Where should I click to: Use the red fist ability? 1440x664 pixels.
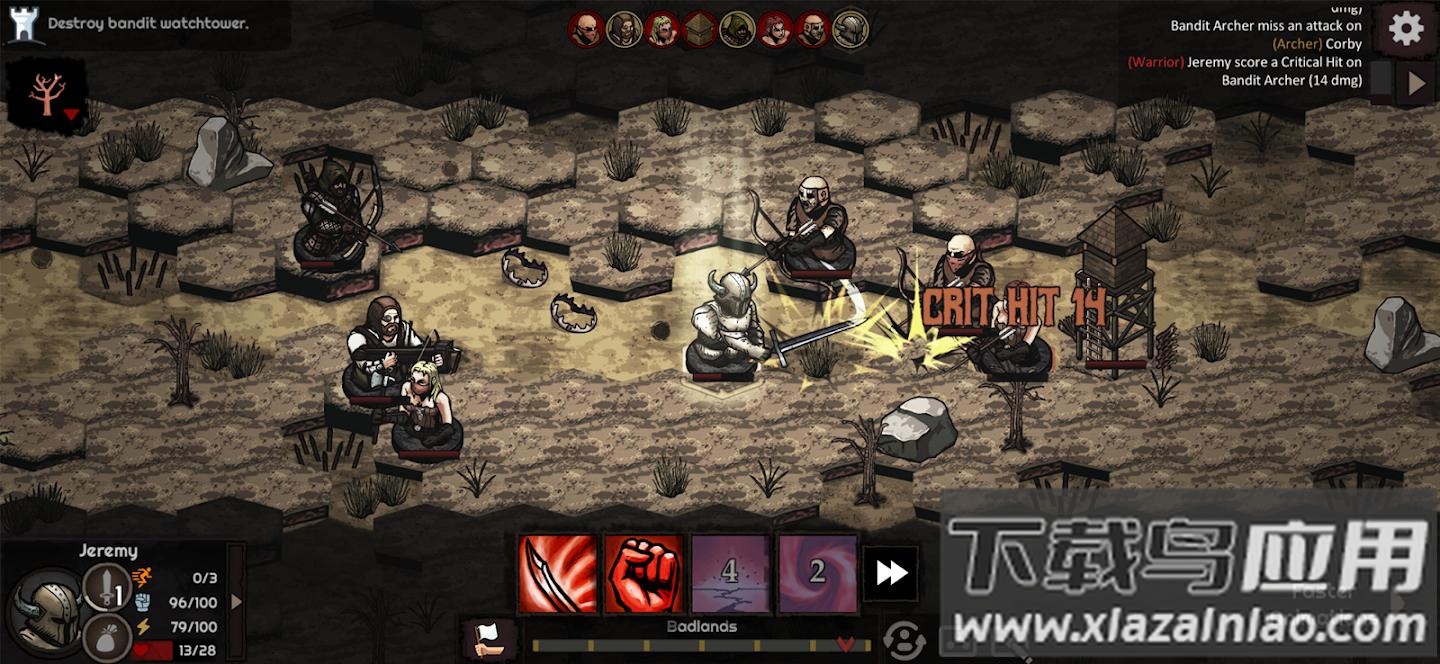click(644, 573)
